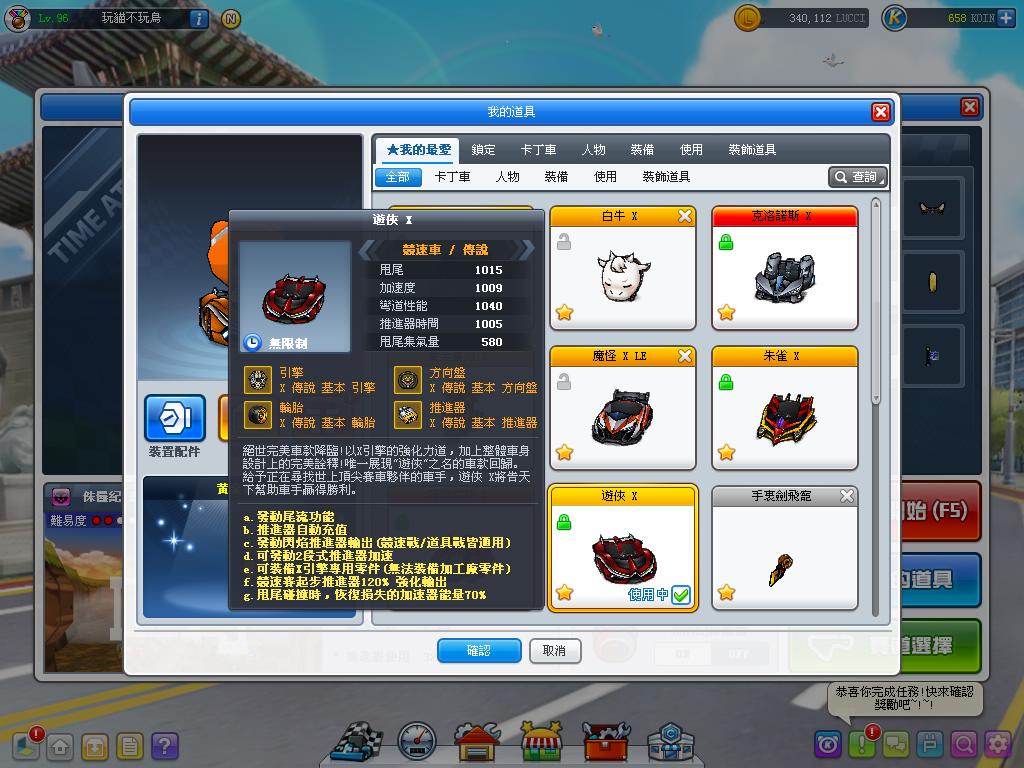Pick the 朱雀 X kart card
The image size is (1024, 768).
point(784,416)
